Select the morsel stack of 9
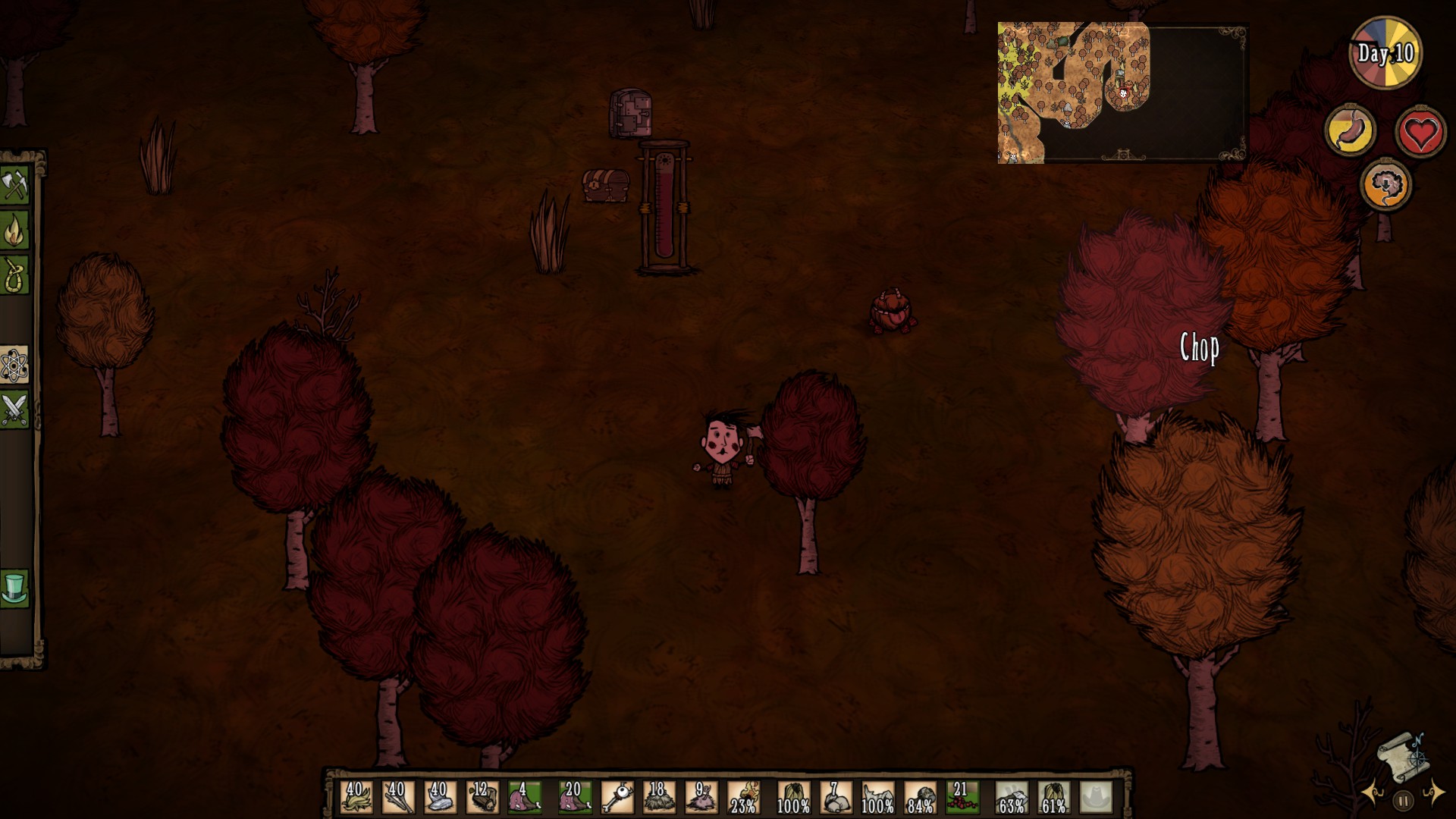1456x819 pixels. point(701,798)
